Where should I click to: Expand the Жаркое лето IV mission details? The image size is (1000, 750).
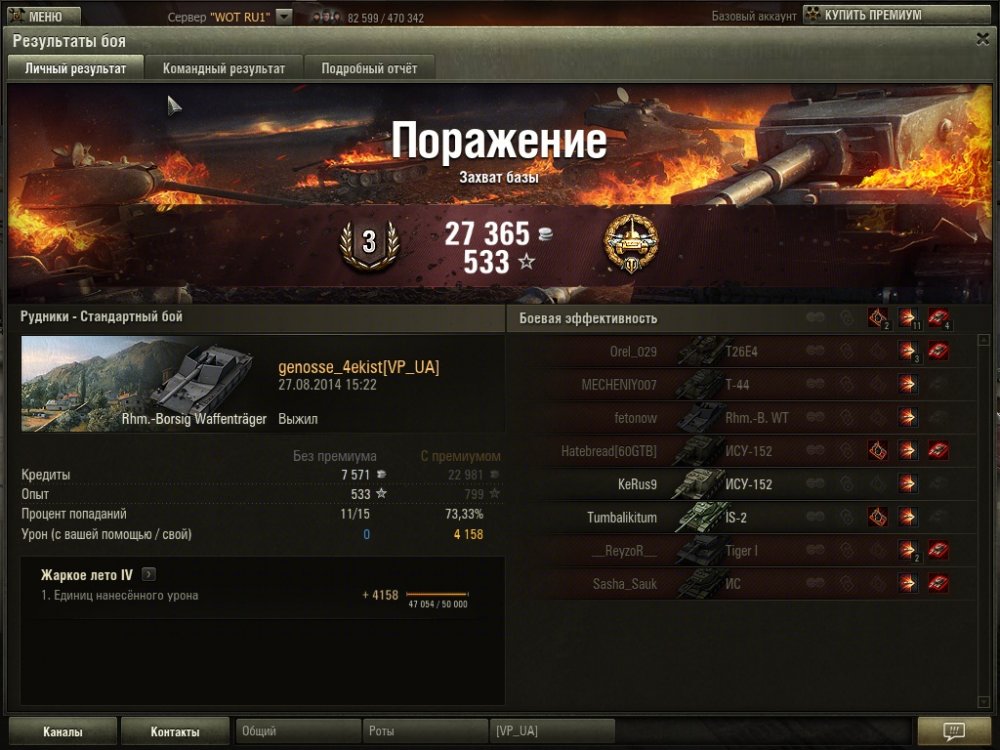[149, 575]
